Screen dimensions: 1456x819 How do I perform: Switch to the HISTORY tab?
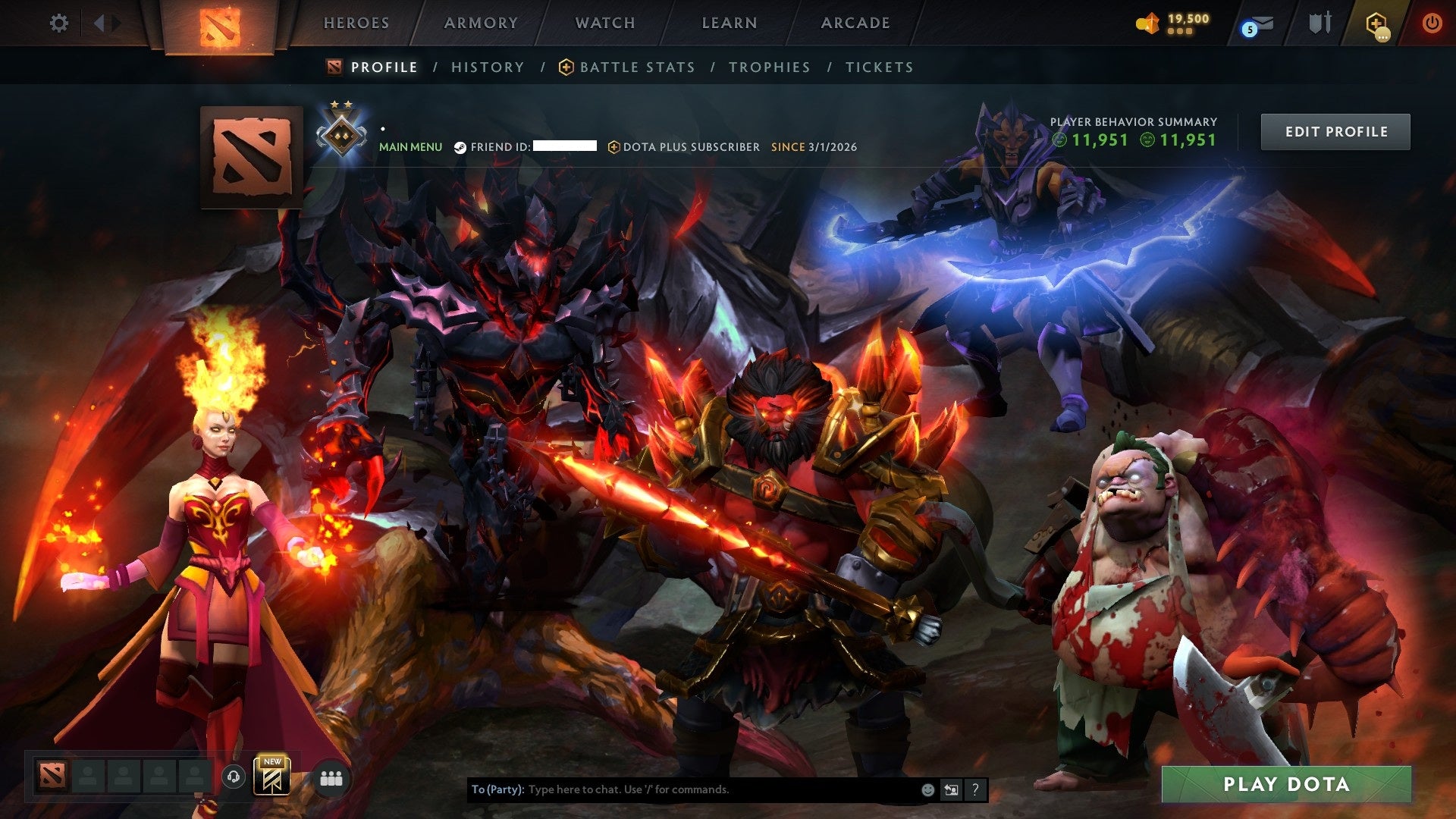pyautogui.click(x=487, y=67)
